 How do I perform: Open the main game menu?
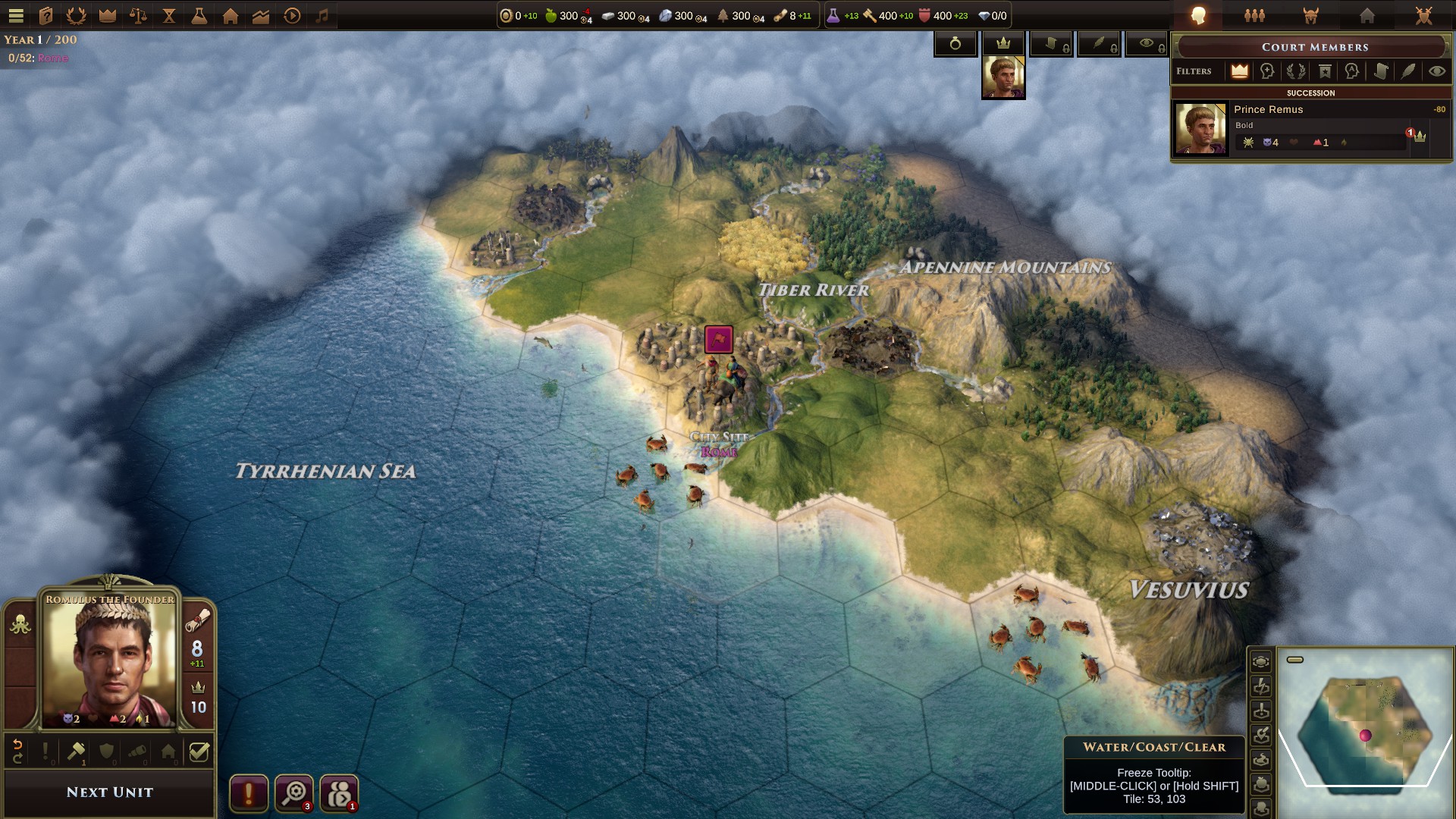coord(16,15)
